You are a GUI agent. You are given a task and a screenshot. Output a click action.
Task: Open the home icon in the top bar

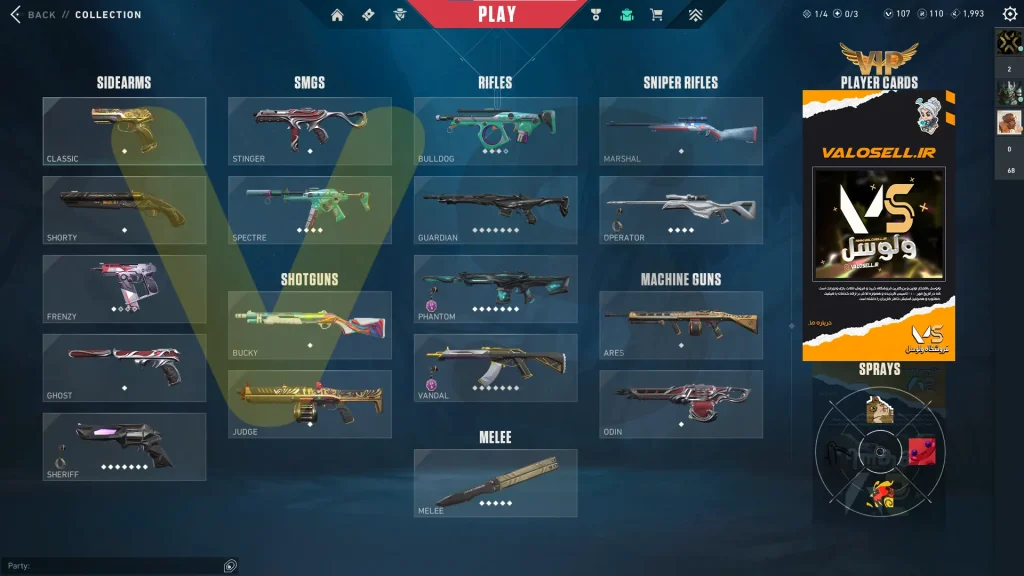tap(337, 15)
